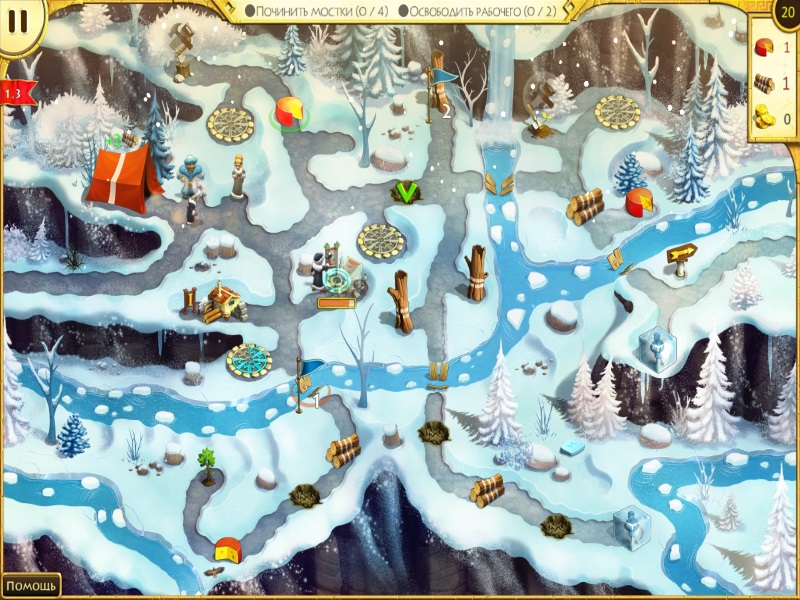Select the 'Починить мостки' objective
This screenshot has height=600, width=800.
(316, 10)
